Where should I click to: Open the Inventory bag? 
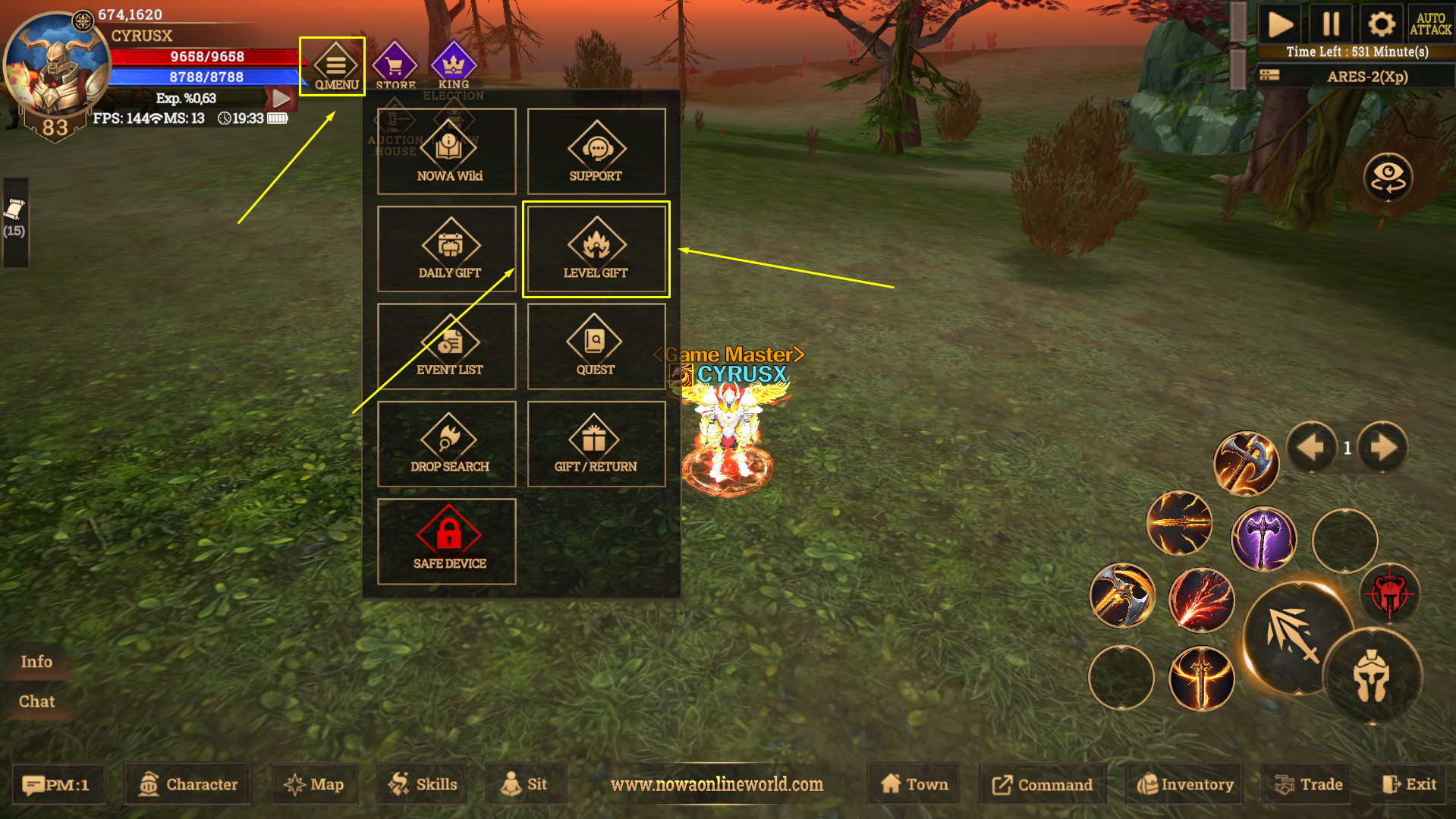pyautogui.click(x=1185, y=784)
